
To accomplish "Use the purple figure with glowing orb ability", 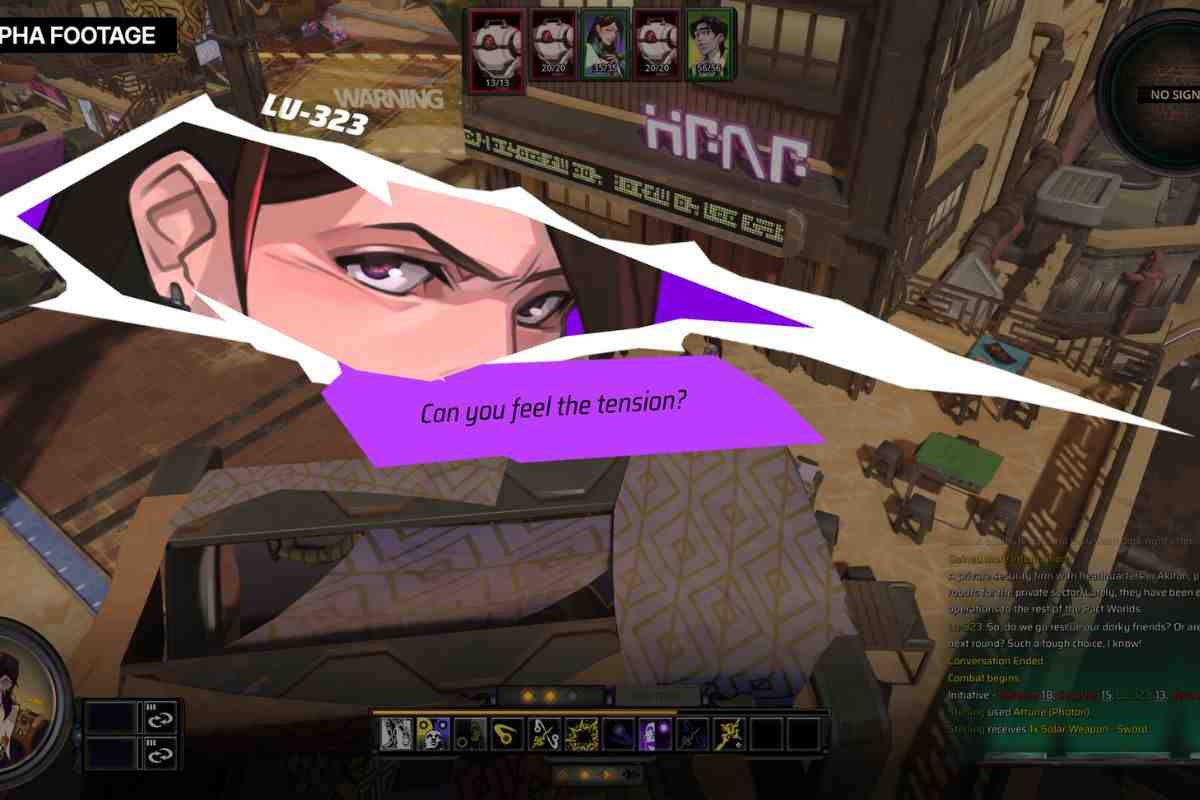I will [x=655, y=733].
